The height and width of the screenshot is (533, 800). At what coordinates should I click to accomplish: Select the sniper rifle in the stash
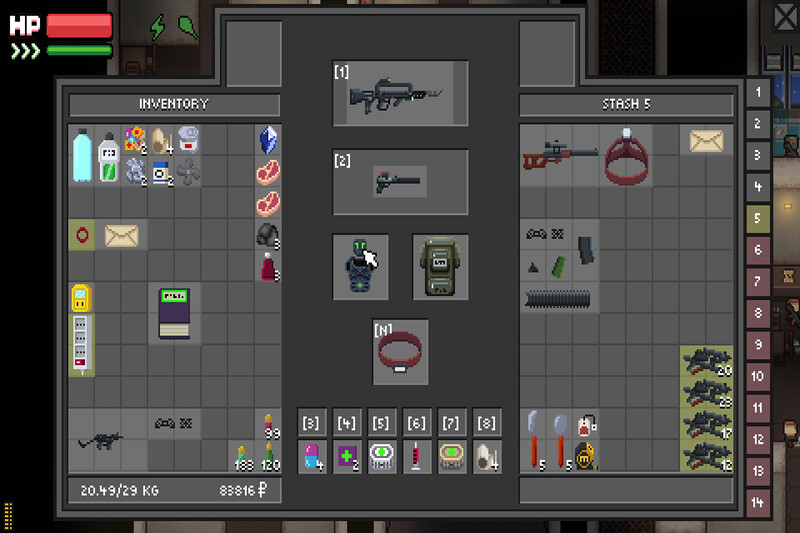[559, 155]
